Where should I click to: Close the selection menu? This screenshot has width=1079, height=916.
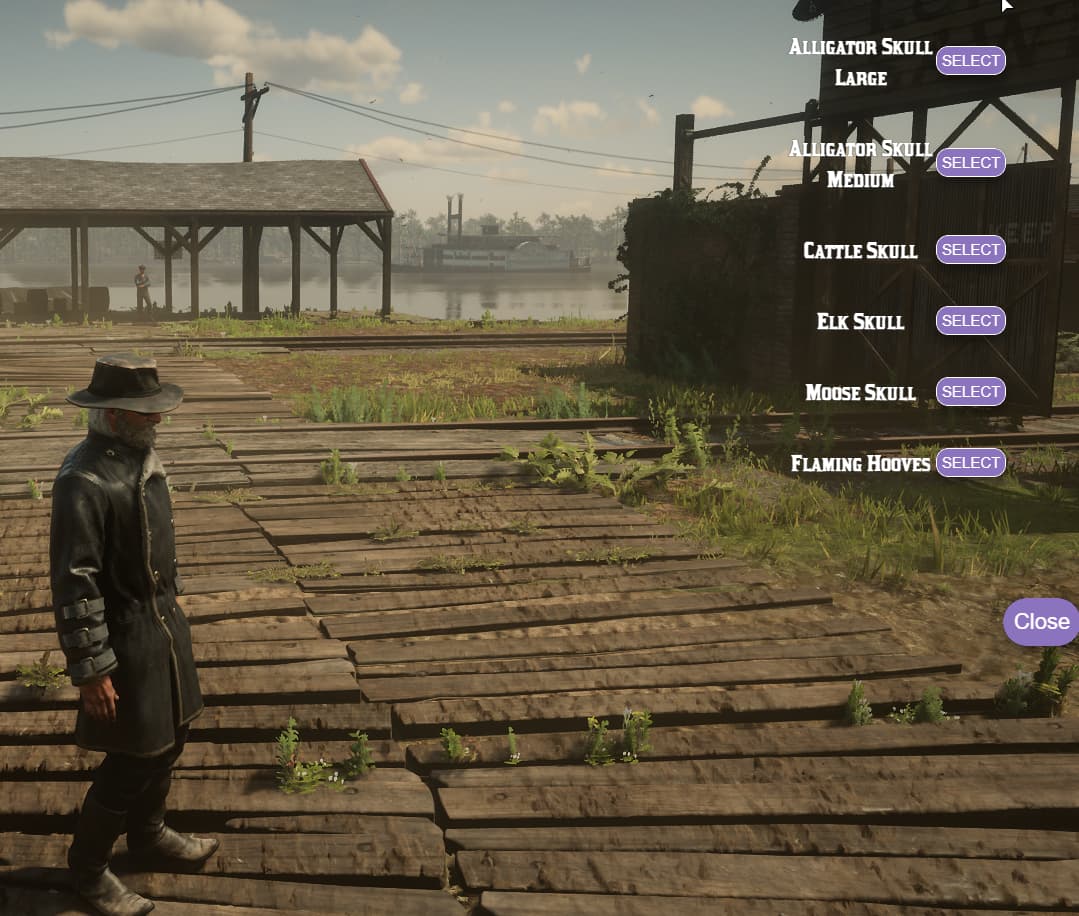pyautogui.click(x=1041, y=622)
